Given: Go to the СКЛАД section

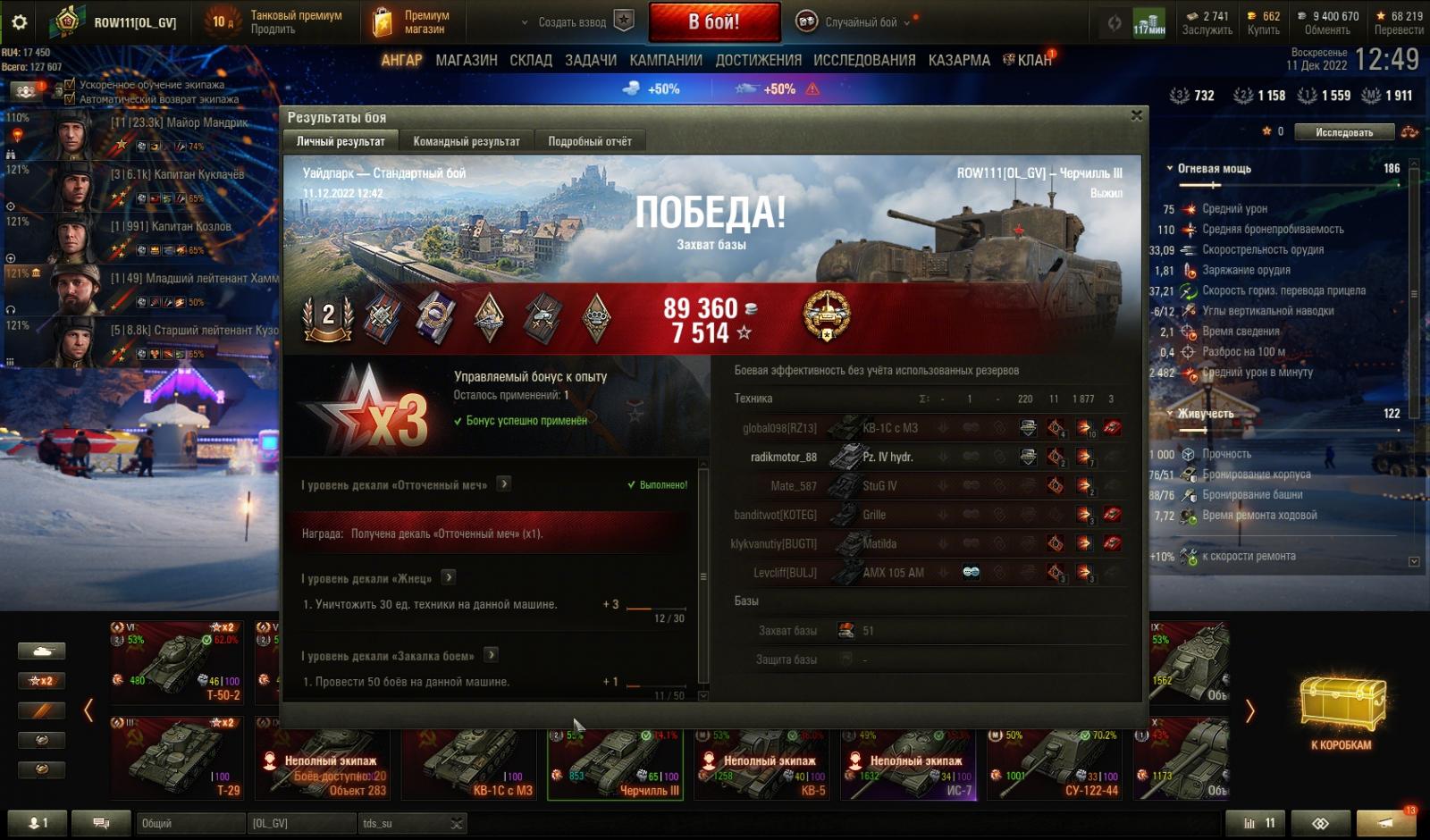Looking at the screenshot, I should click(x=531, y=60).
